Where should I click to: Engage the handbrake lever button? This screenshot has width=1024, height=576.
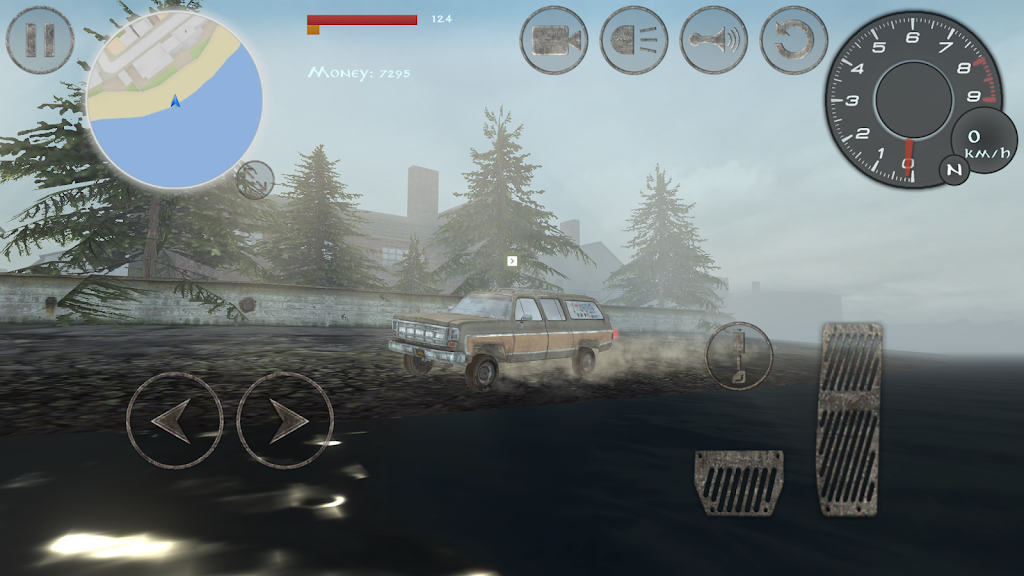click(x=740, y=356)
